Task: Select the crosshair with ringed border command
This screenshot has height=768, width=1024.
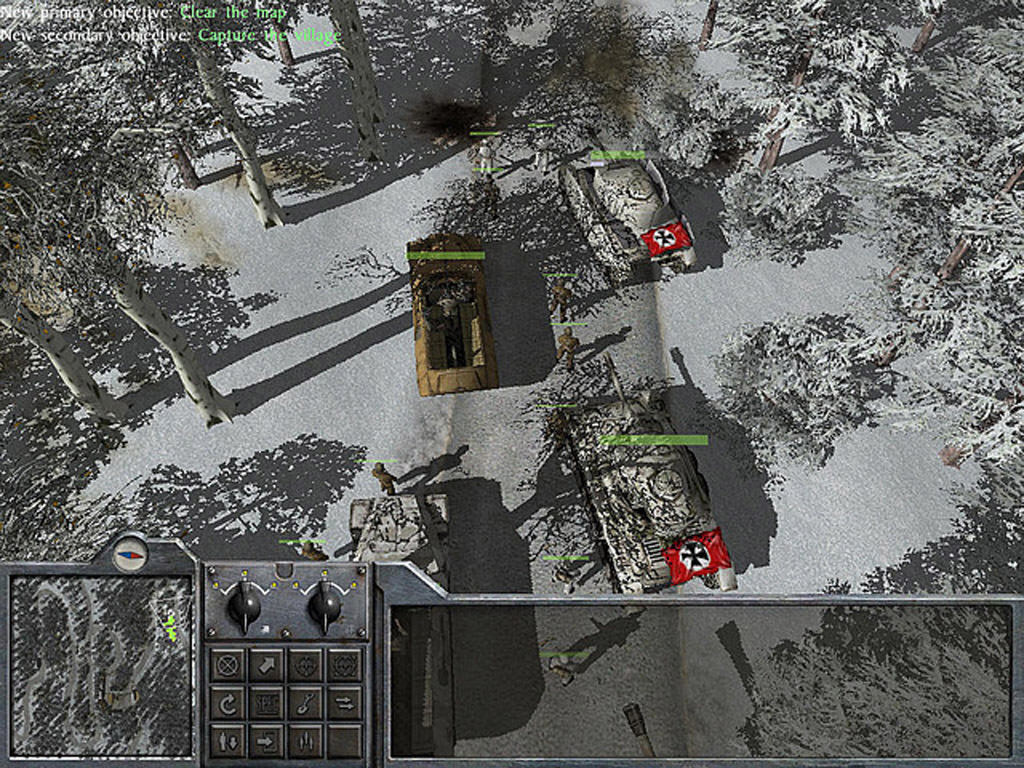Action: (344, 664)
